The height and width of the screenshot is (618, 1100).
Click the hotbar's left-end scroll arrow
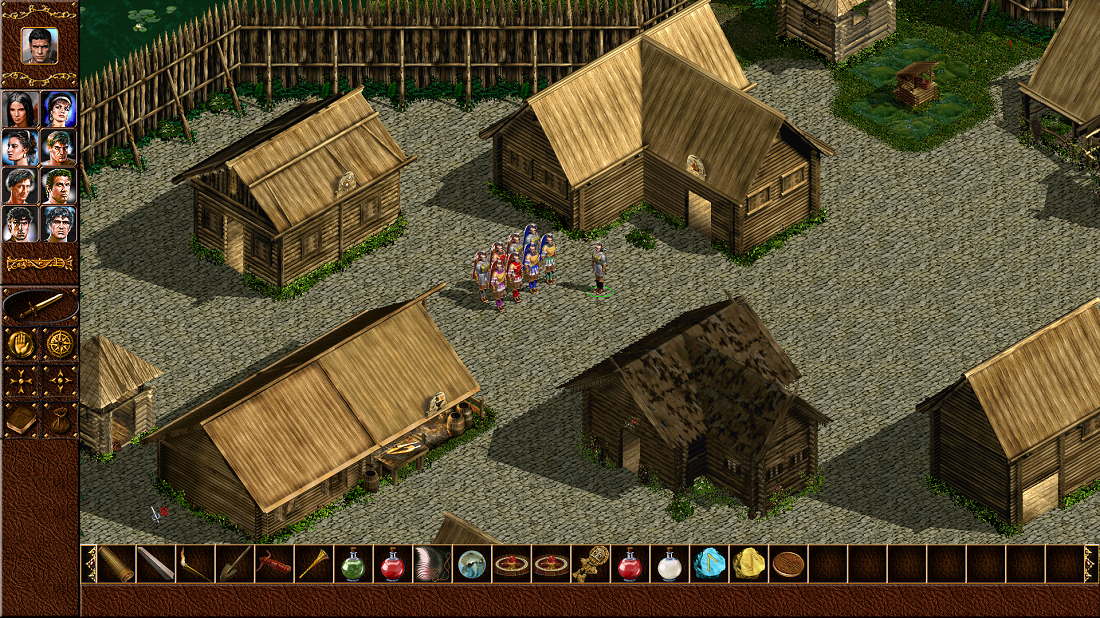89,564
